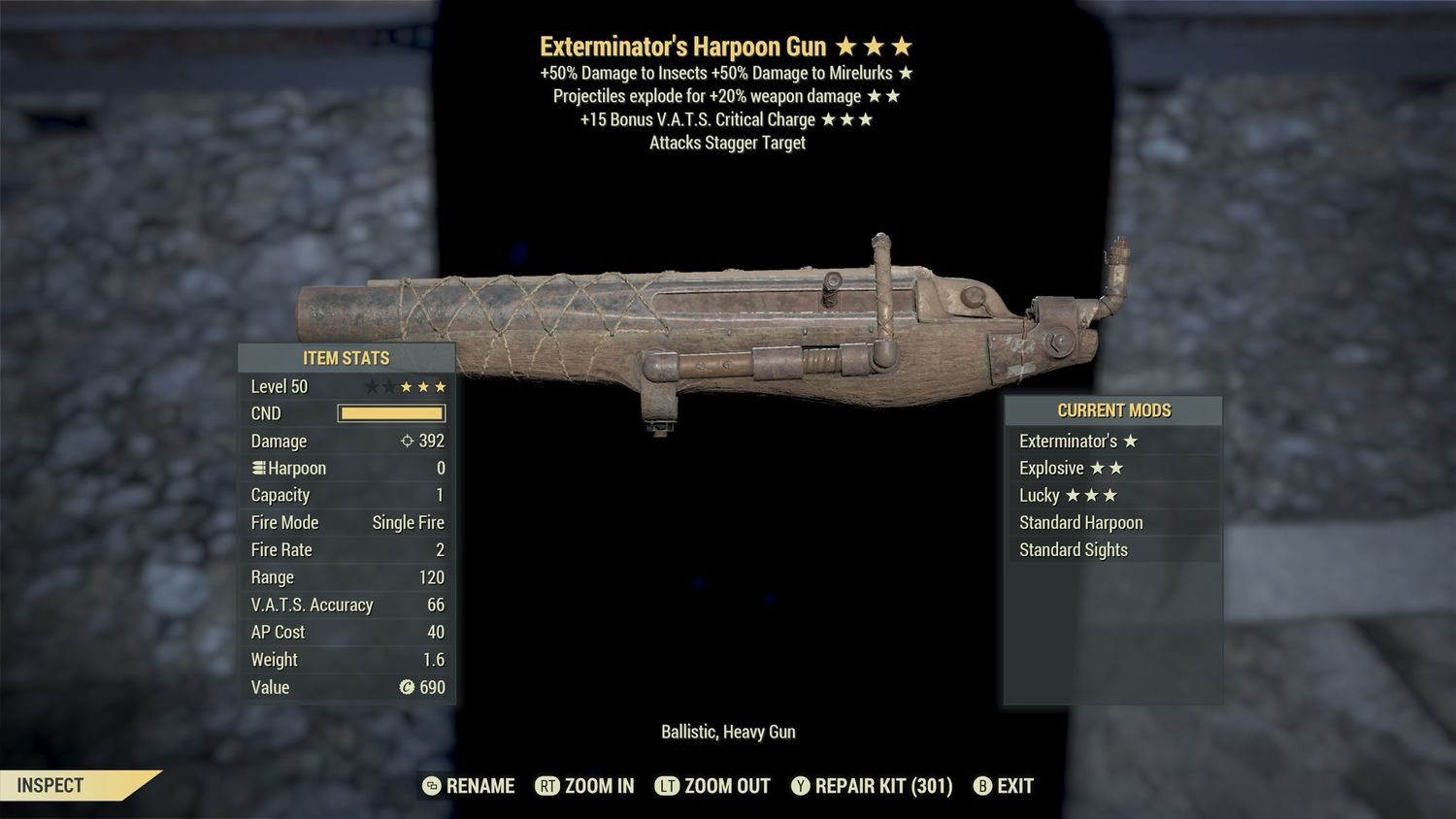Viewport: 1456px width, 819px height.
Task: Toggle the third star on the Level 50 rating
Action: 408,385
